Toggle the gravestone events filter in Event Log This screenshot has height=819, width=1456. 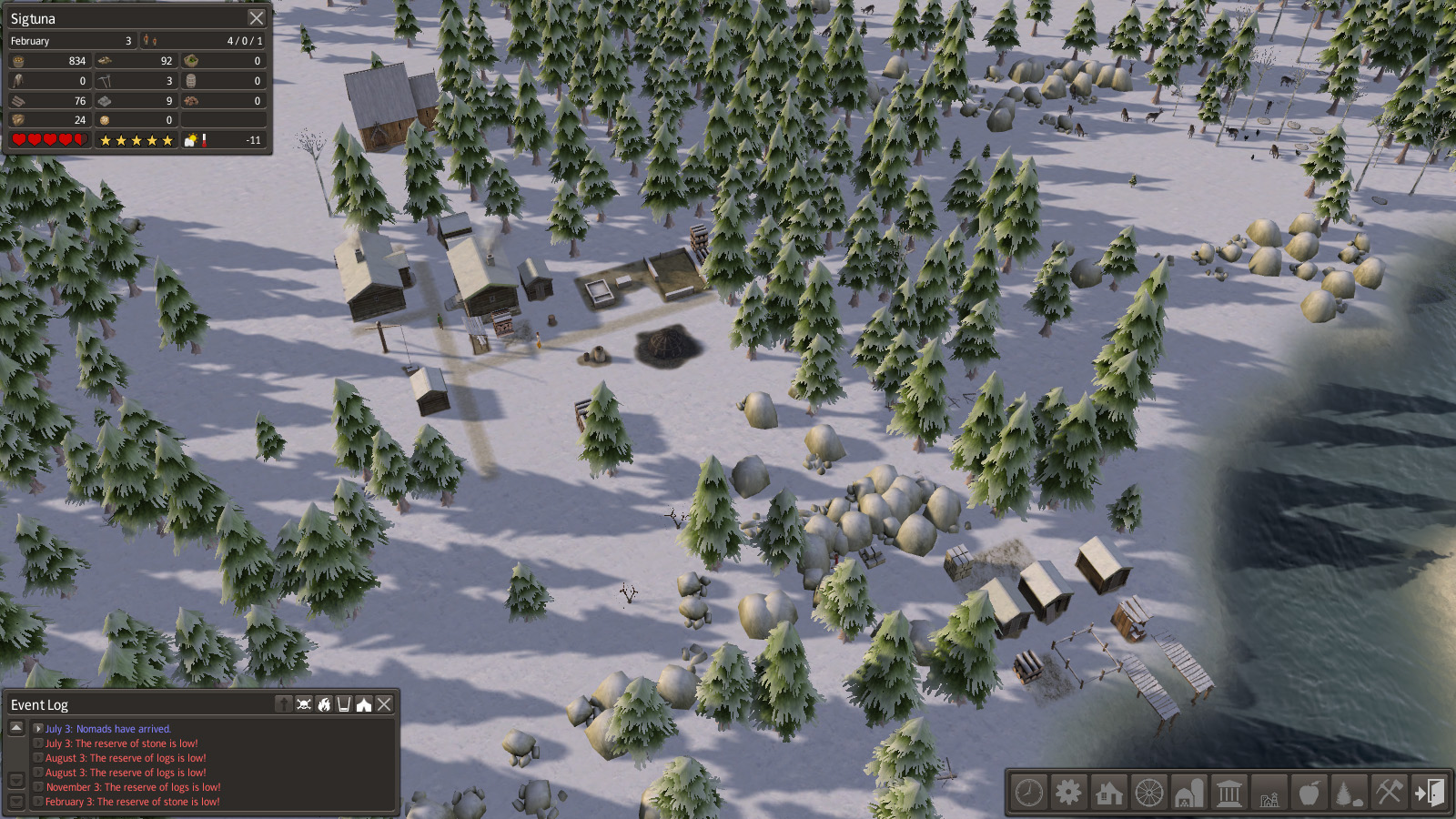[x=284, y=704]
